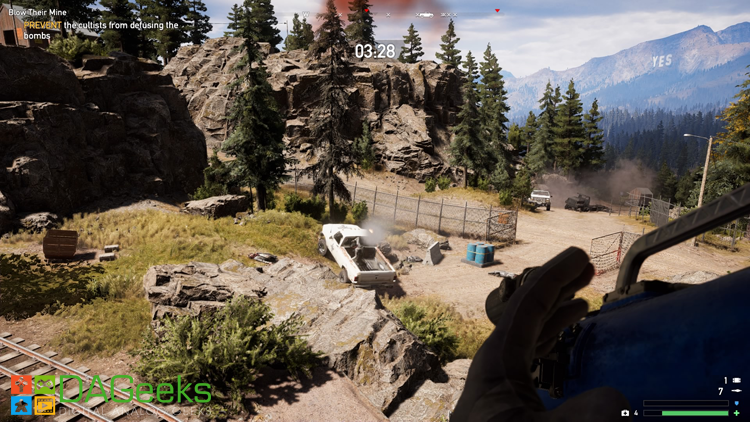Click the vehicle icon on the compass
The height and width of the screenshot is (422, 750).
[x=428, y=14]
